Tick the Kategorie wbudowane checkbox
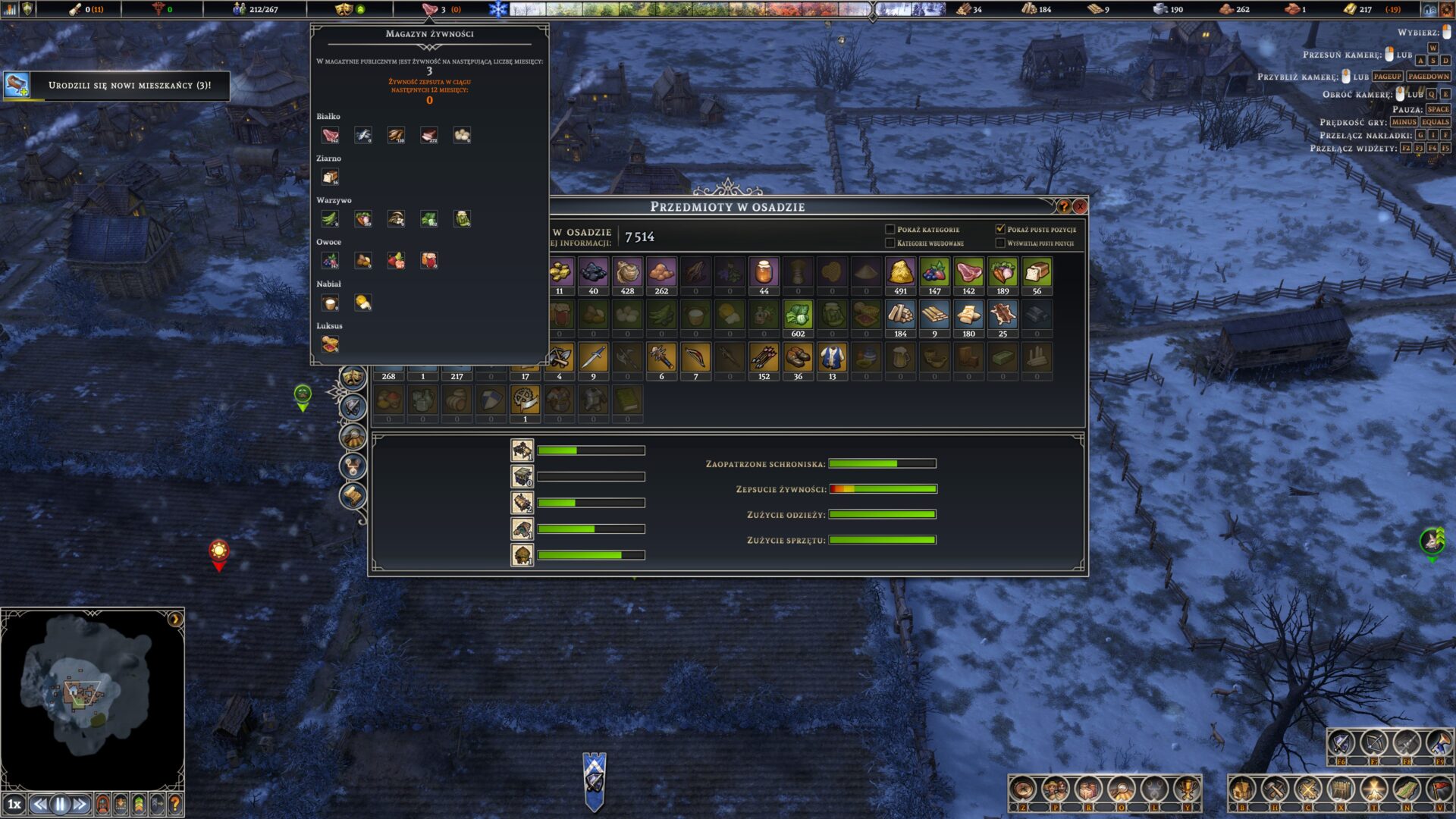The width and height of the screenshot is (1456, 819). [890, 243]
